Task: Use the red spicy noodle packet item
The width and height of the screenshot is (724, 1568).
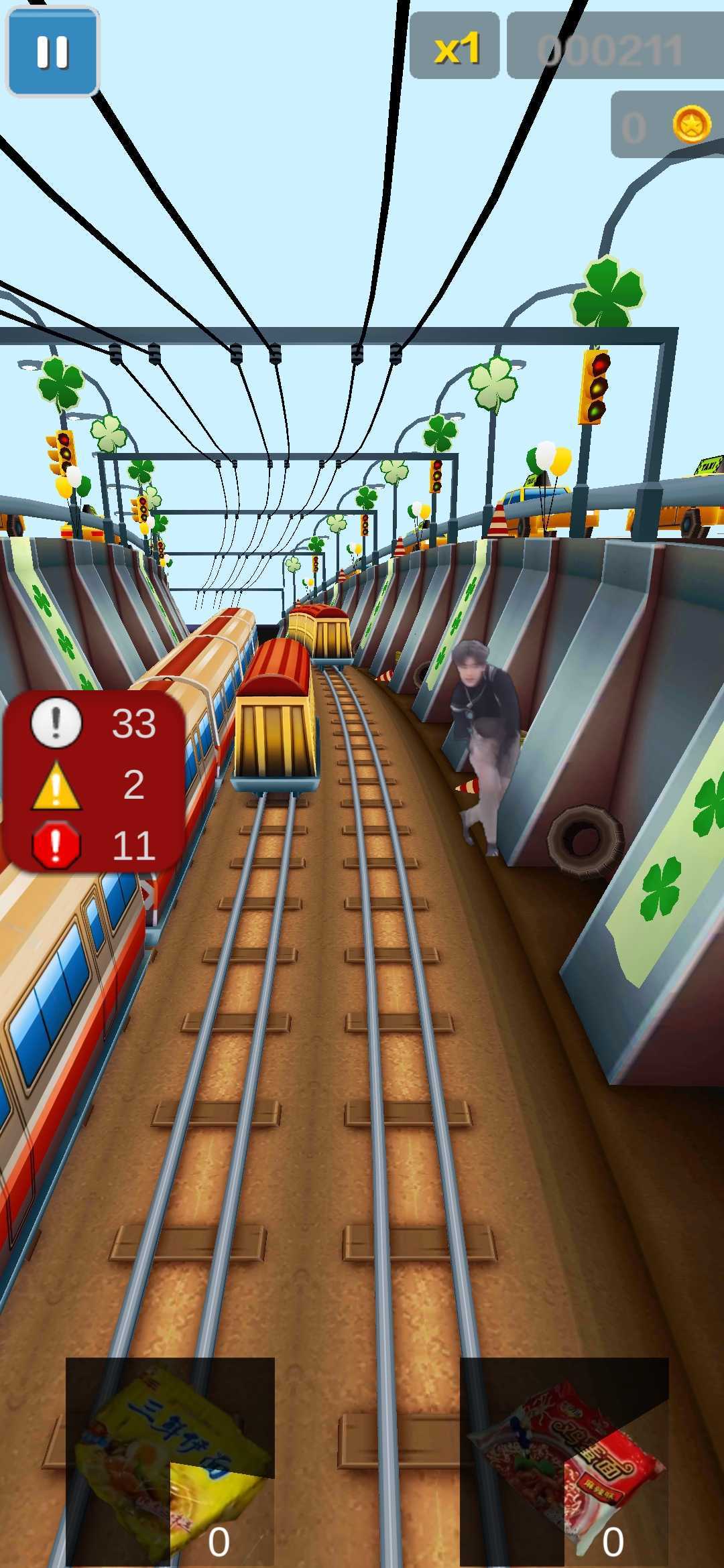Action: click(x=564, y=1459)
